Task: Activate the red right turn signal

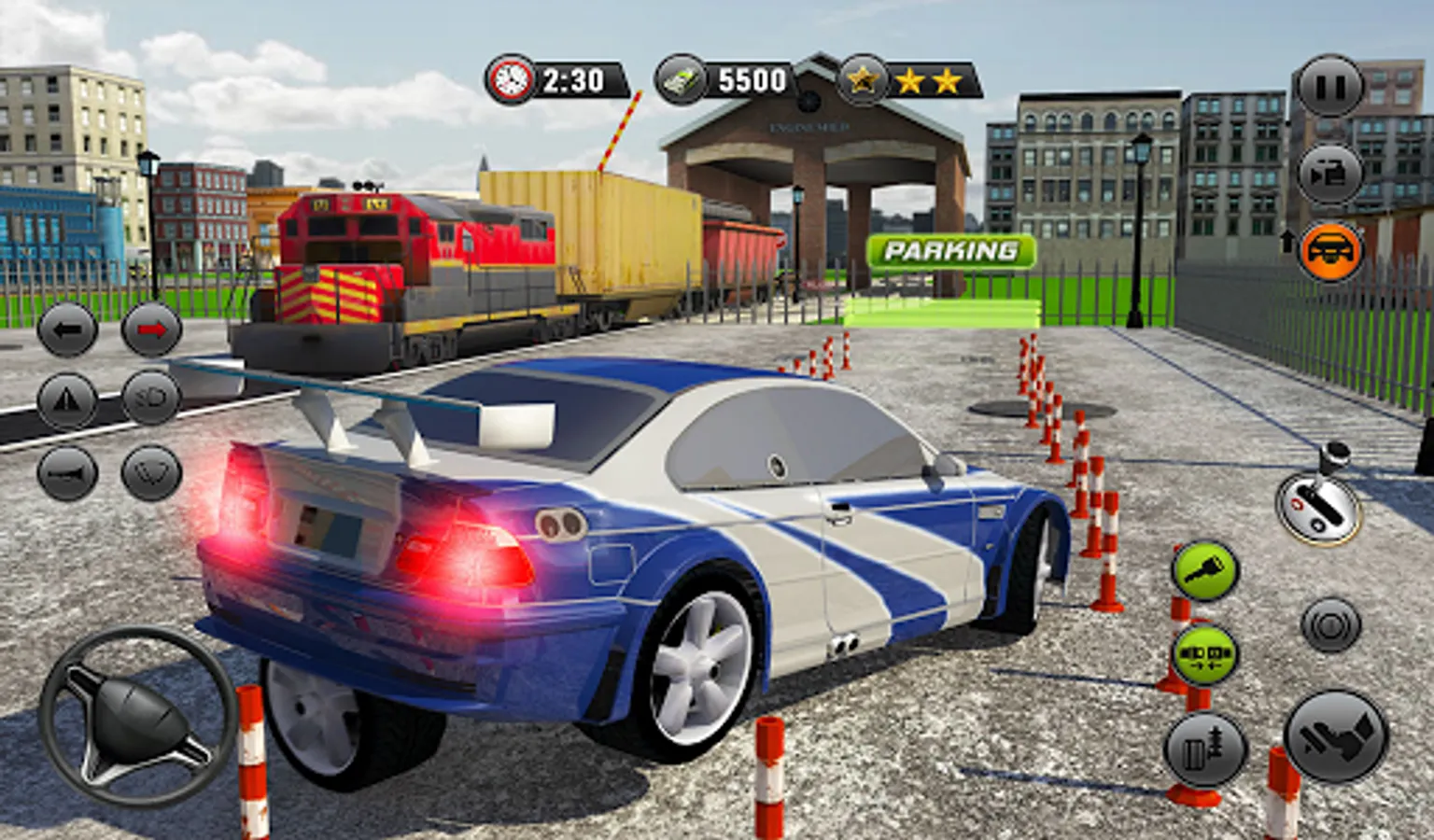Action: [151, 329]
